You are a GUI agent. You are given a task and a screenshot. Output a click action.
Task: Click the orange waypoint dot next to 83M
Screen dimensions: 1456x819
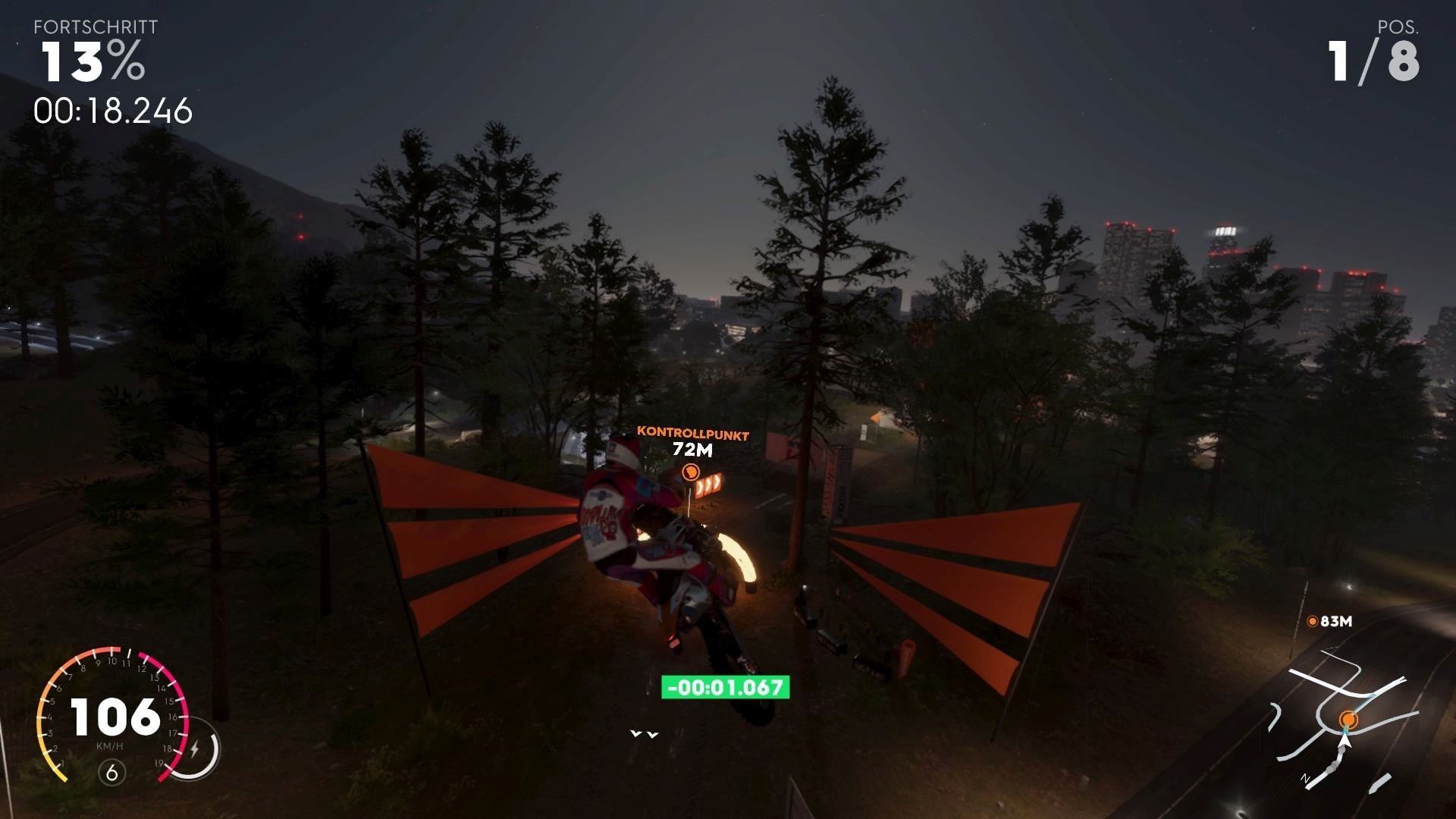[1313, 620]
